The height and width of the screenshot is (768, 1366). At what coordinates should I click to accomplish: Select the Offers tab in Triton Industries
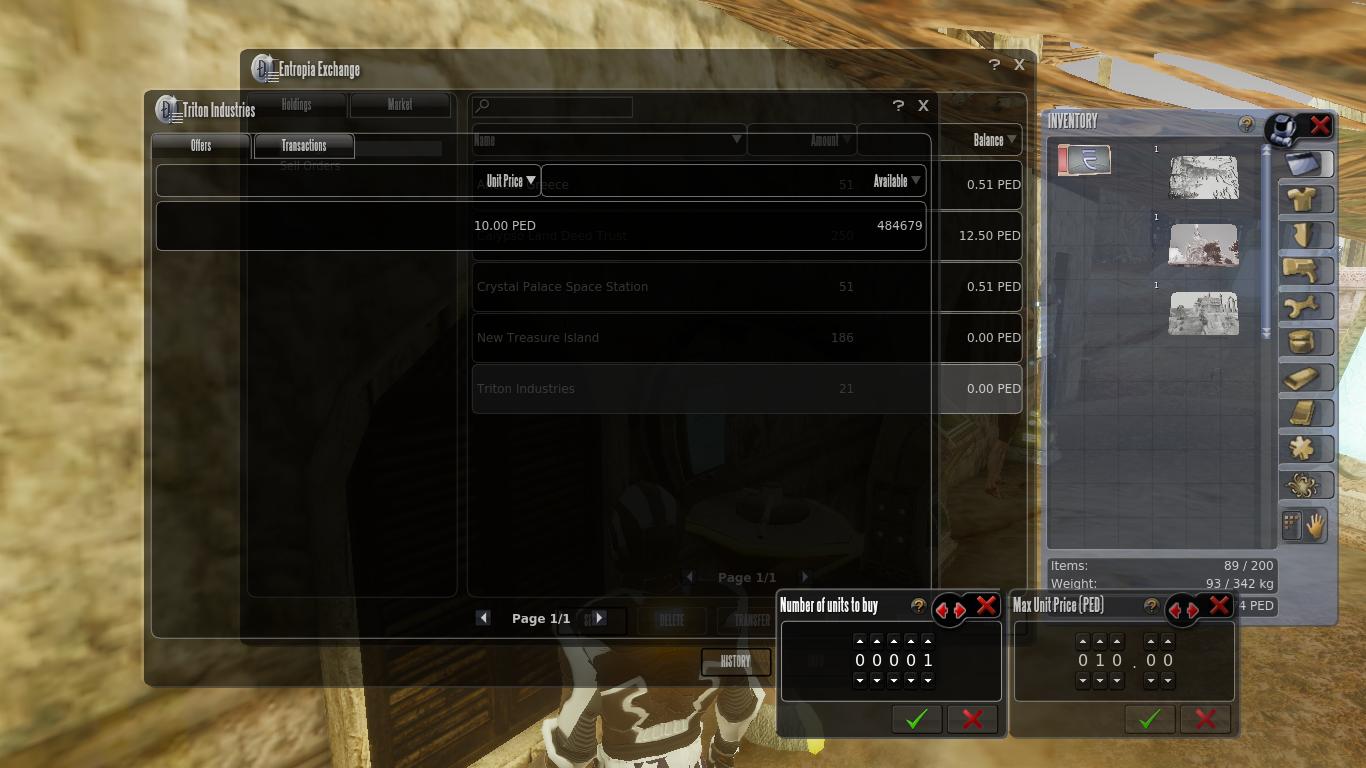tap(200, 145)
